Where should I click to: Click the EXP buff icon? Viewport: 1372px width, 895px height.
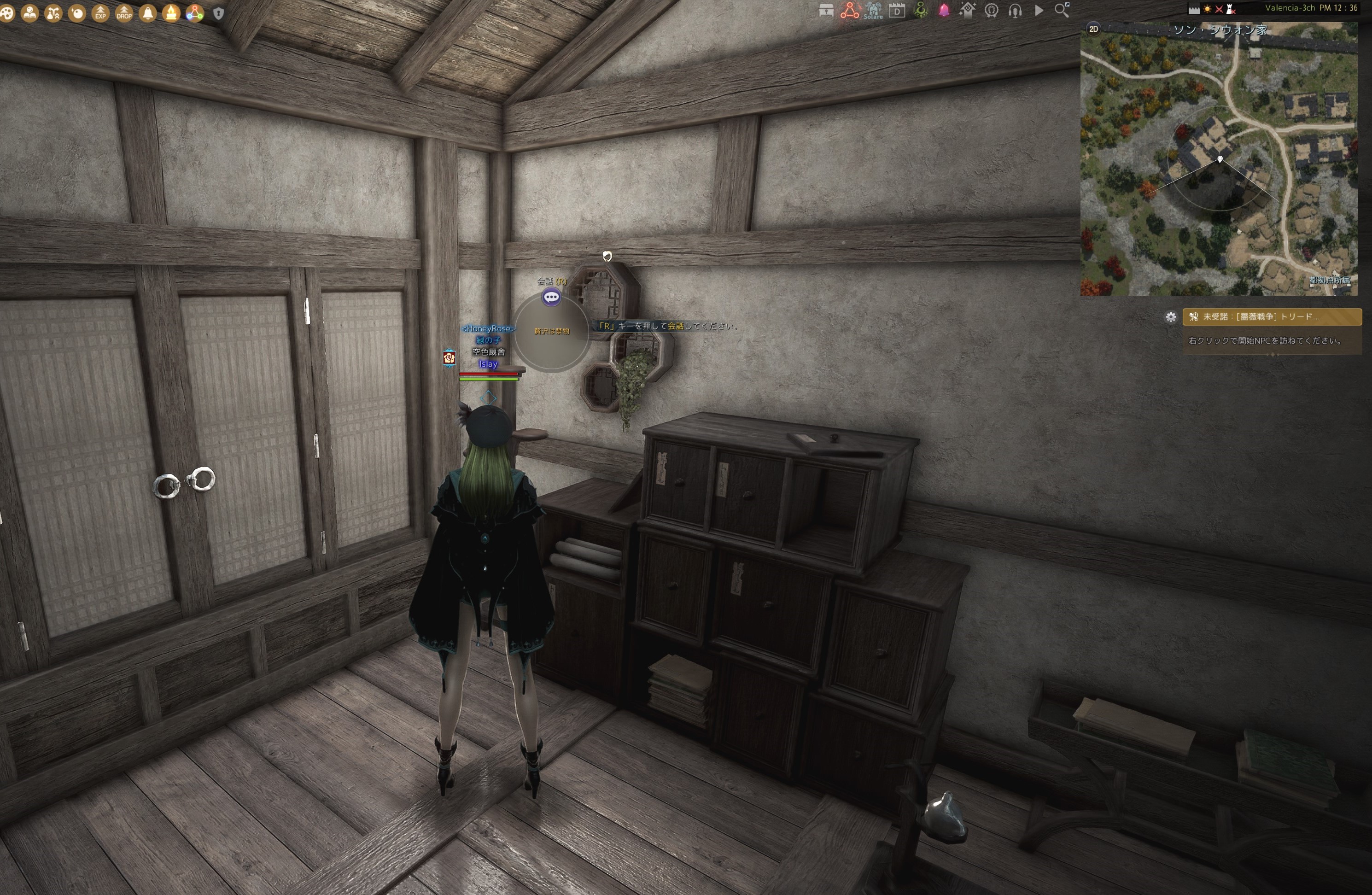click(100, 13)
